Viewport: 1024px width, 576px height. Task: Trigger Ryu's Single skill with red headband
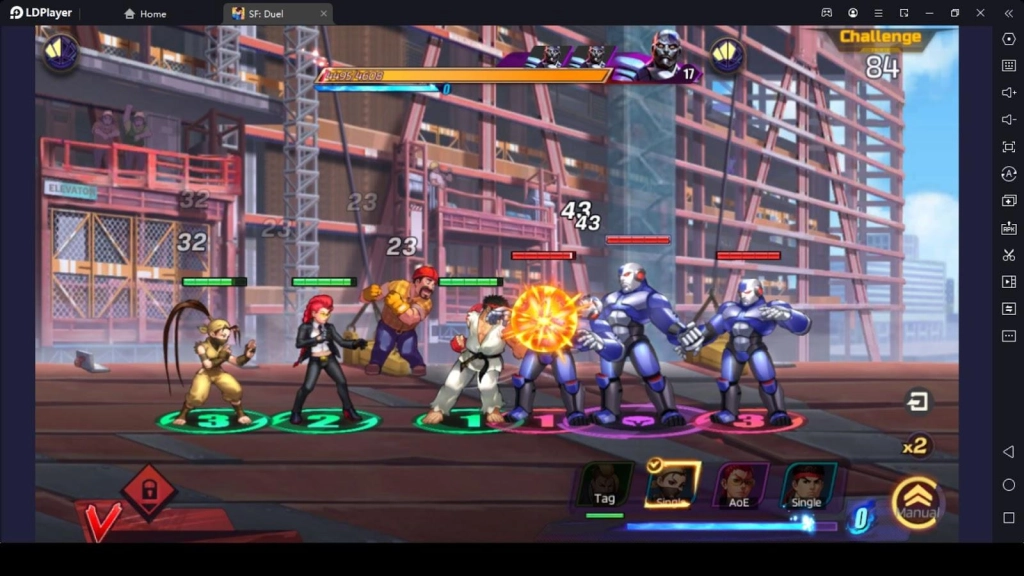pyautogui.click(x=807, y=485)
